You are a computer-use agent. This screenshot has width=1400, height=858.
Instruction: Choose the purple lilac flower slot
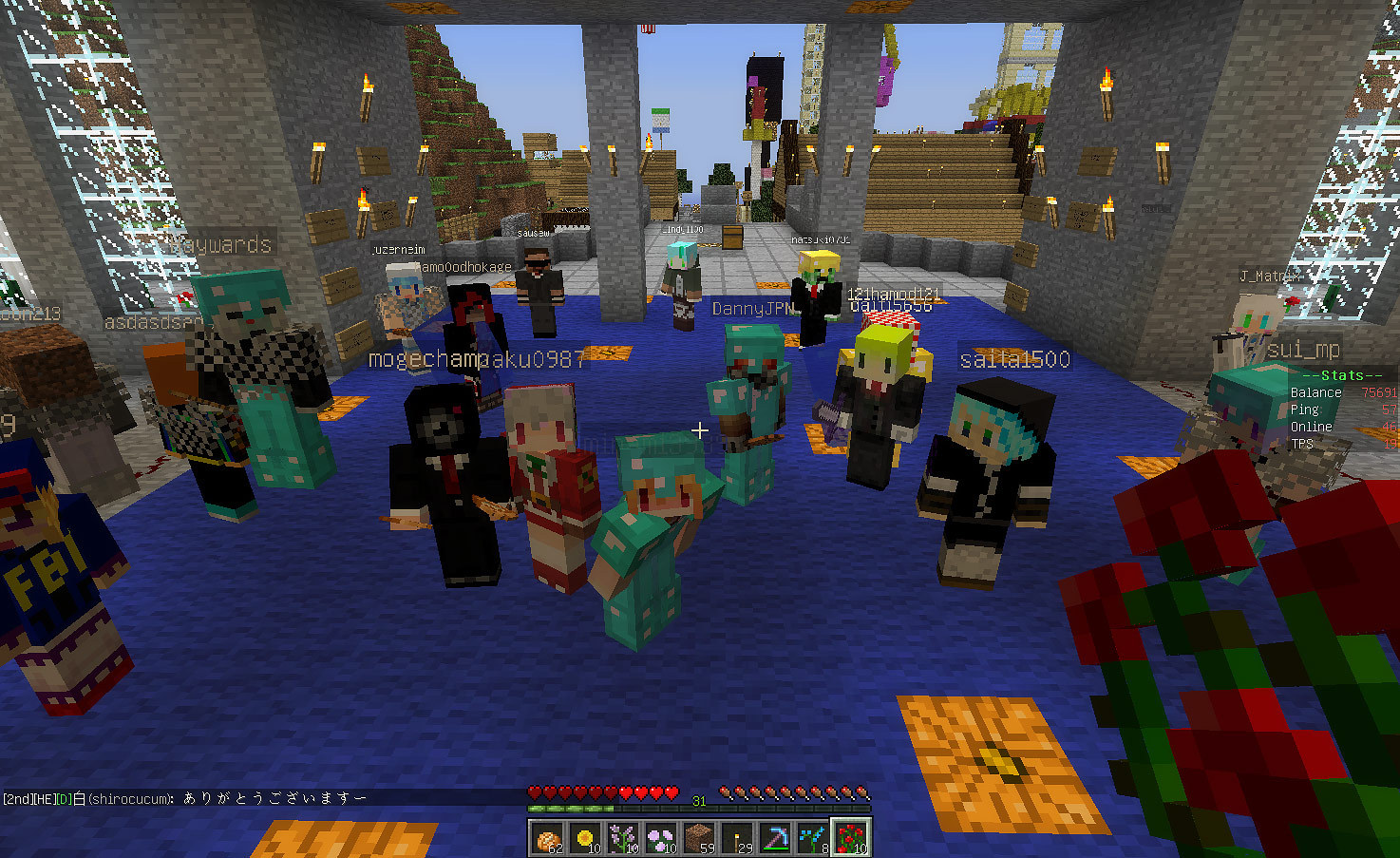click(623, 838)
